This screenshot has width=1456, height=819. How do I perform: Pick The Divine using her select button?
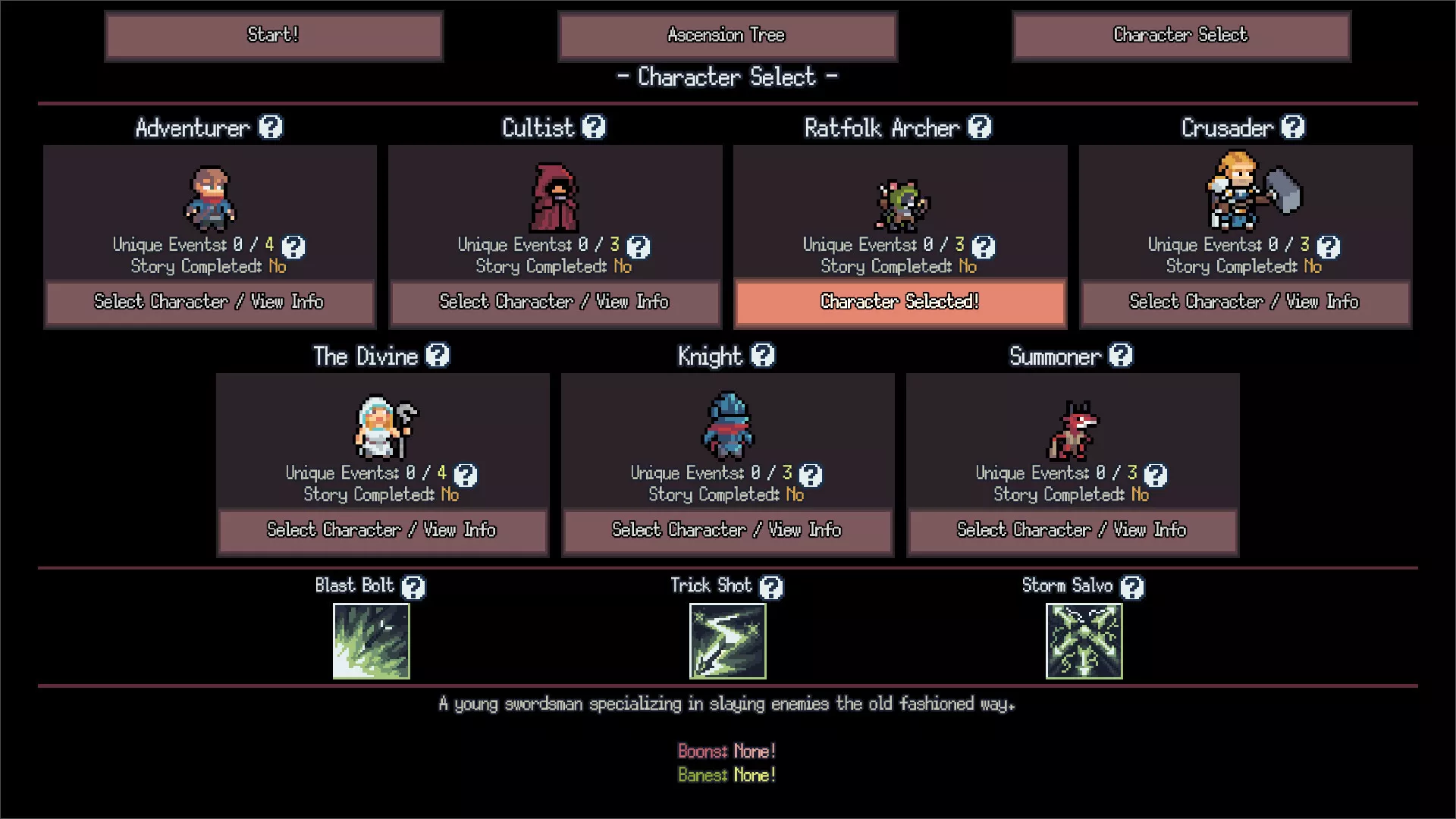(x=382, y=530)
